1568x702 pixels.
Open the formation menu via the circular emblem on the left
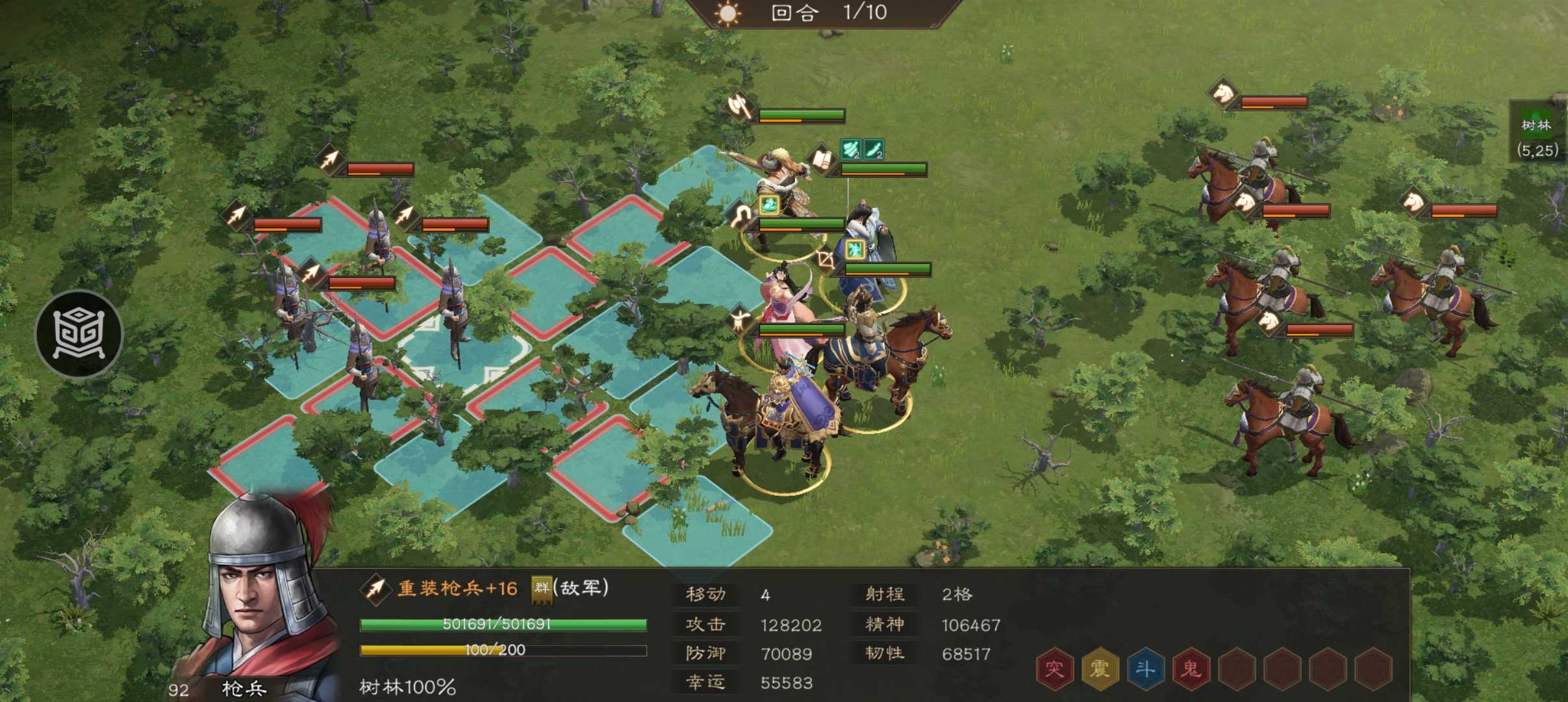pos(78,333)
